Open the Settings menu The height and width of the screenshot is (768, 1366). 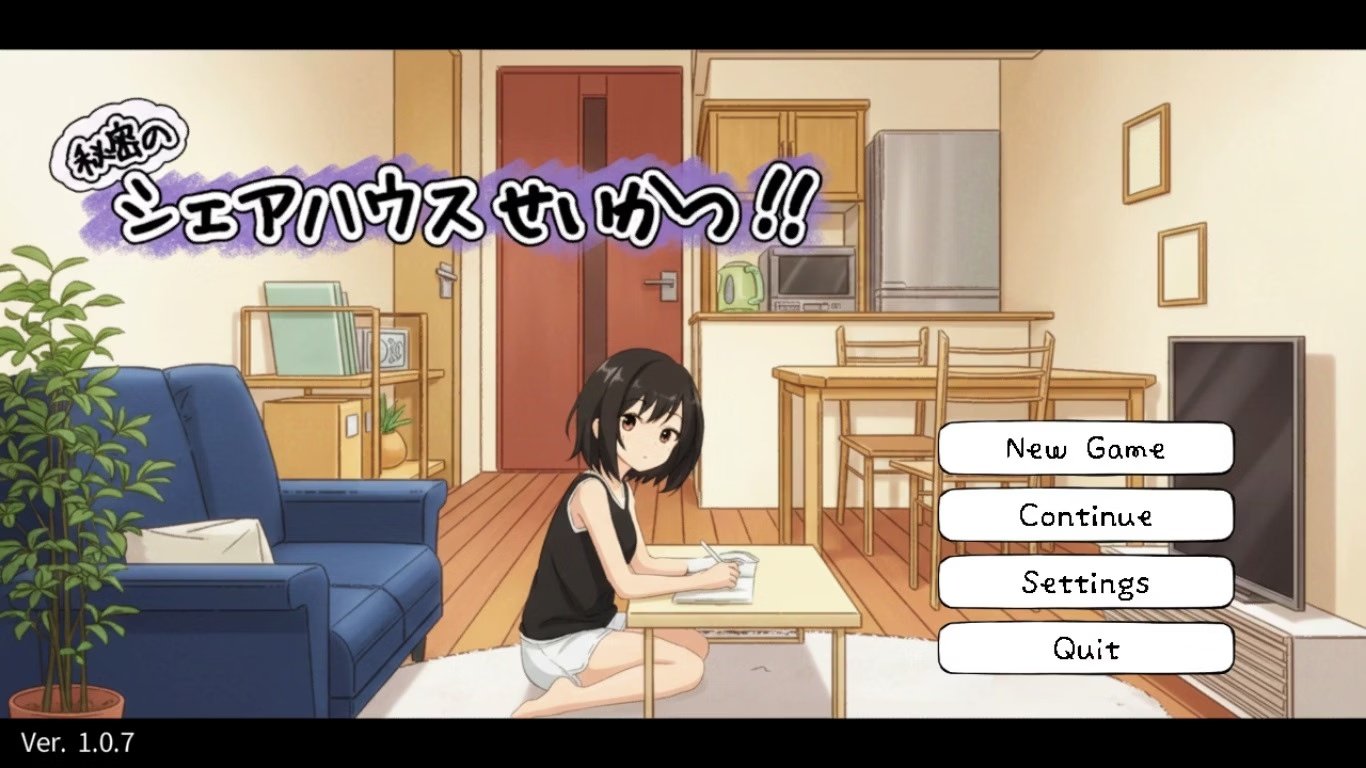1084,582
